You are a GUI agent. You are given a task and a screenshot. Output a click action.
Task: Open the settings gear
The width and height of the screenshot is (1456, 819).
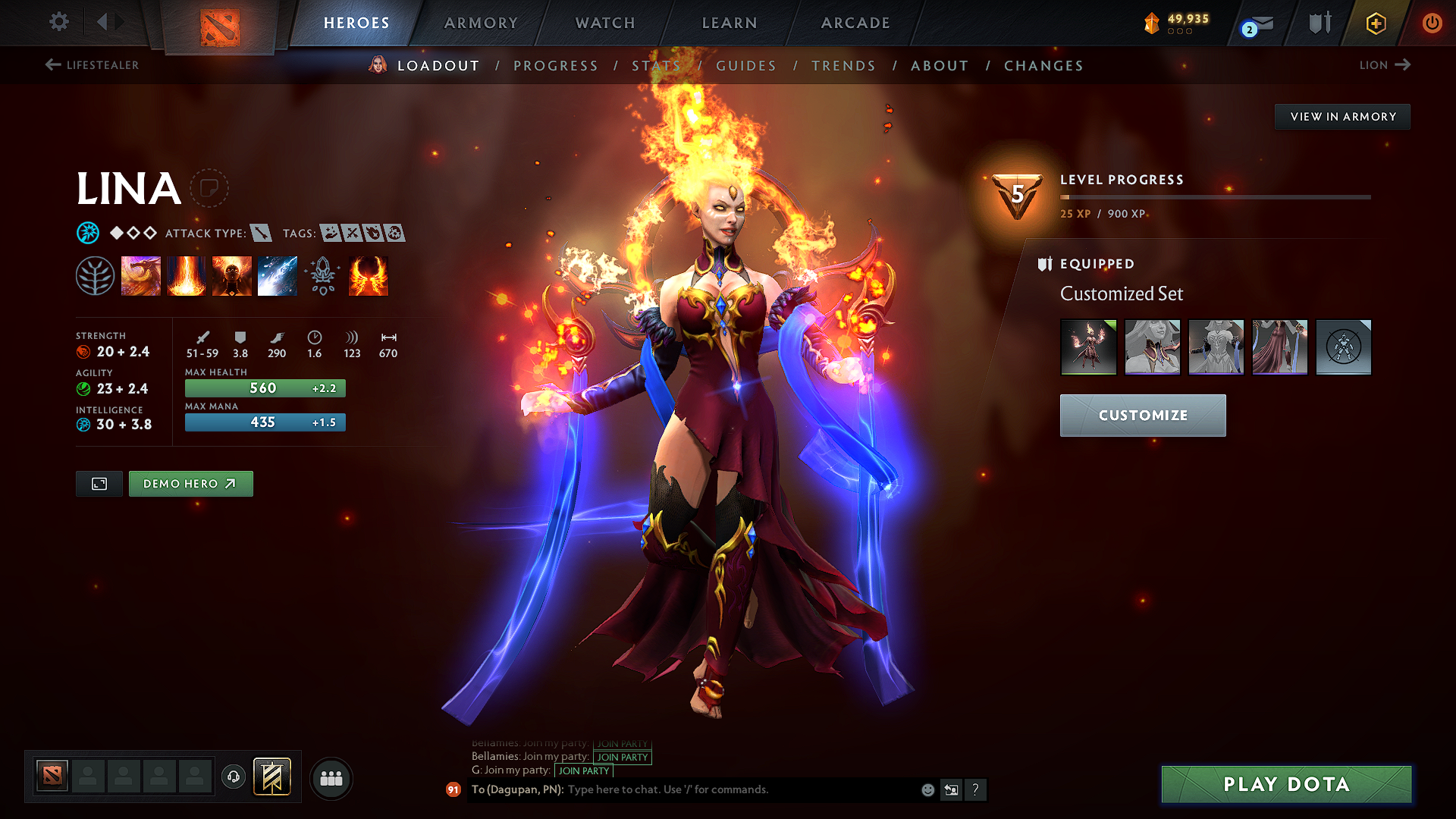[x=58, y=22]
